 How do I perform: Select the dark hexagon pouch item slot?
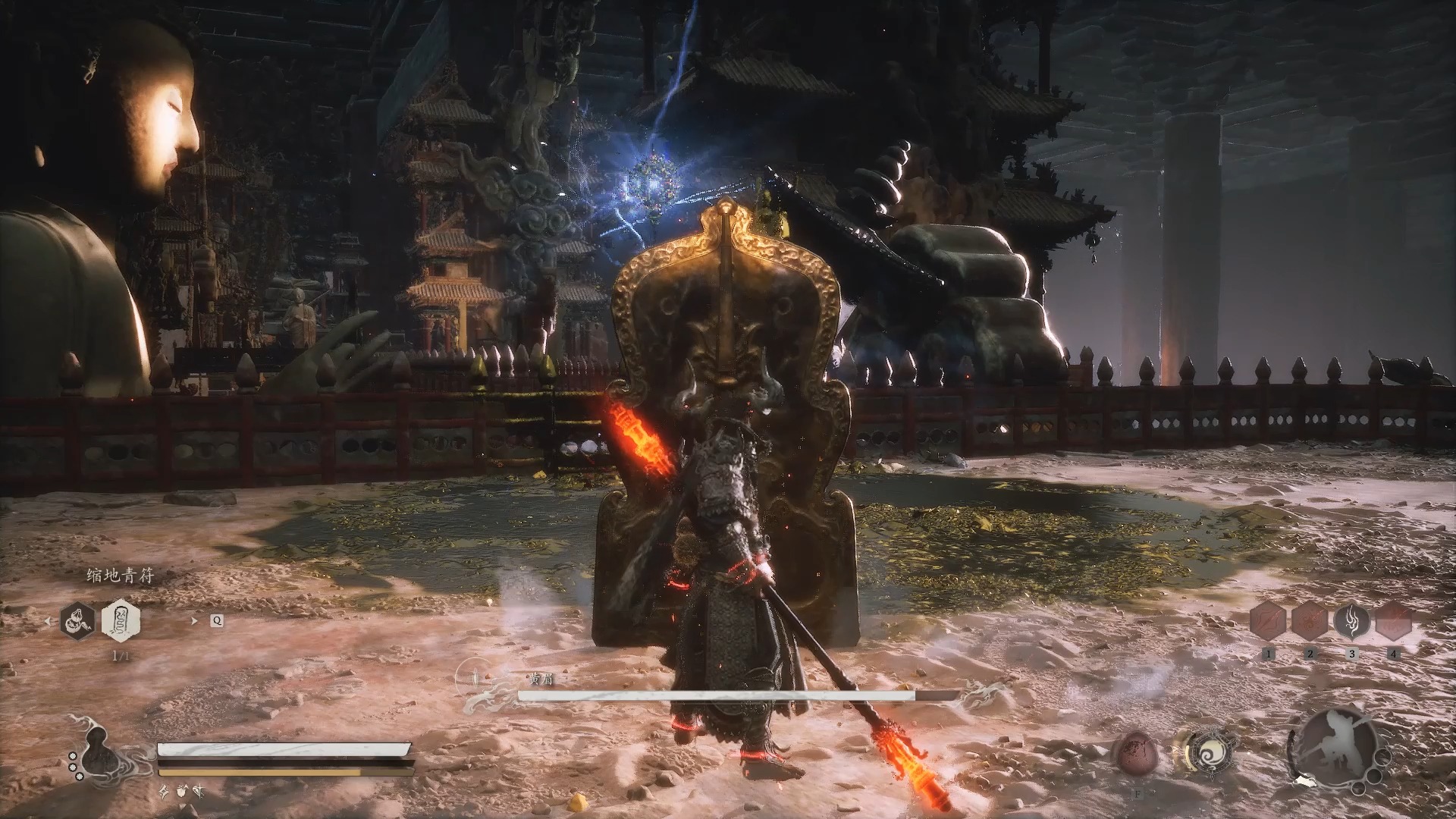[80, 620]
